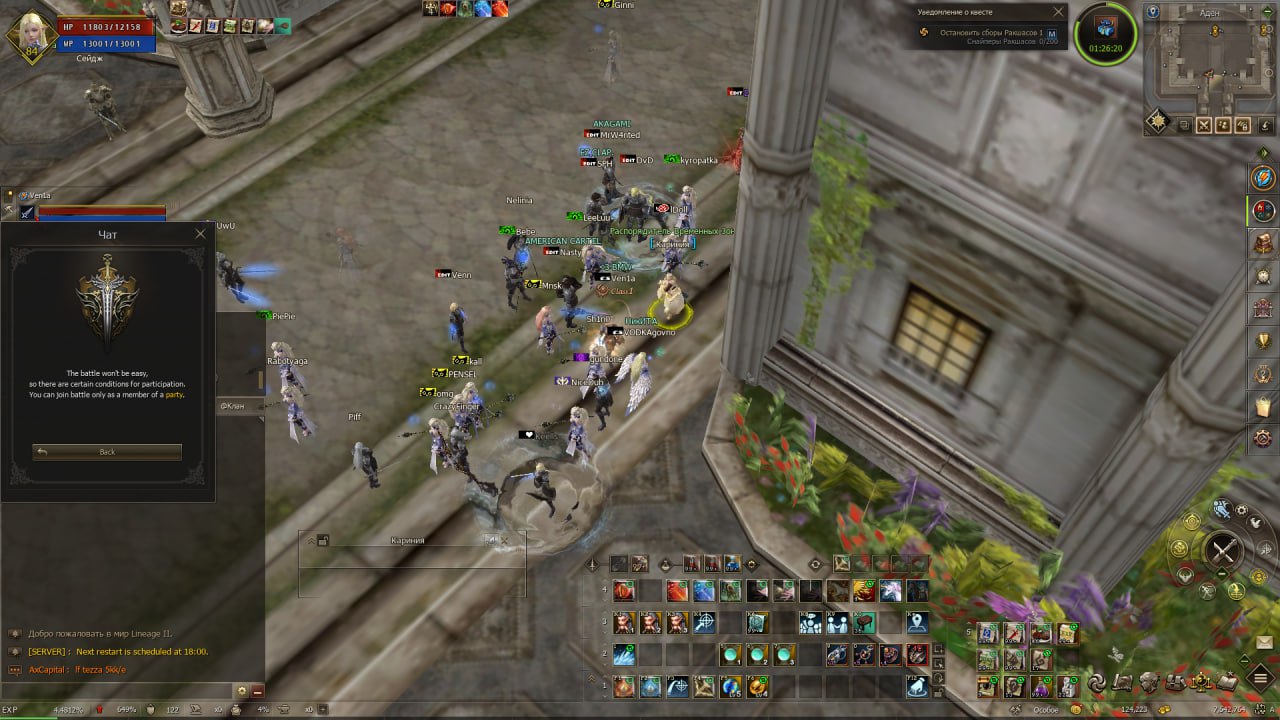Click the Back button in the dialog

[x=107, y=452]
